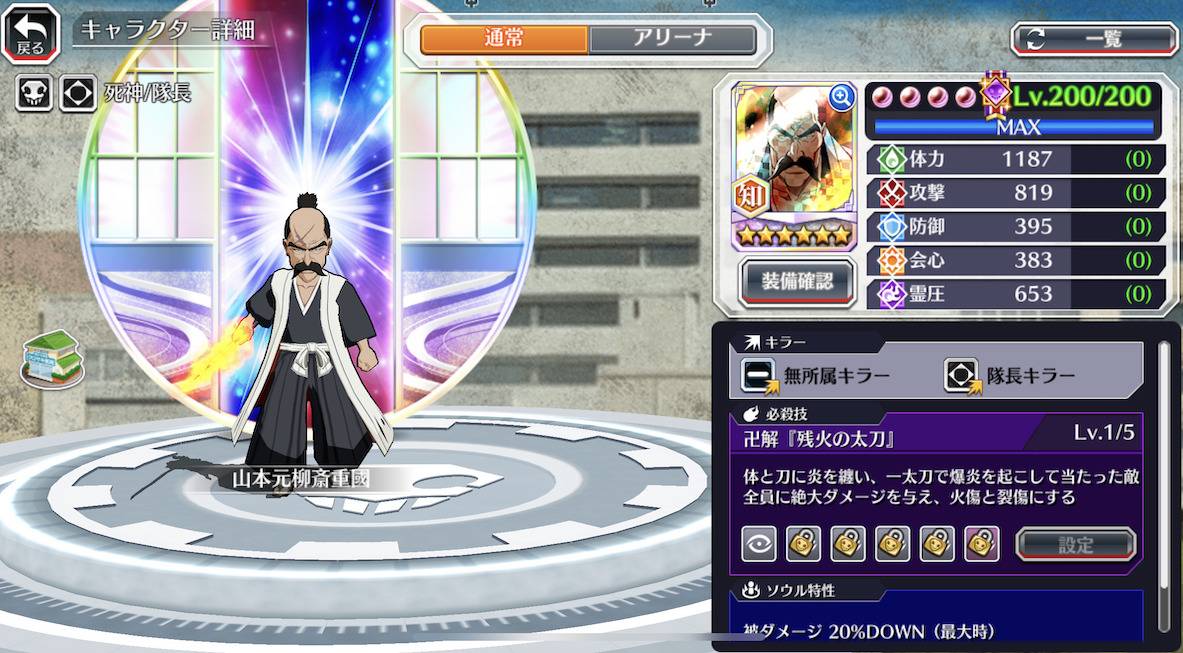Viewport: 1183px width, 653px height.
Task: Go back with the 戻る button
Action: (30, 32)
